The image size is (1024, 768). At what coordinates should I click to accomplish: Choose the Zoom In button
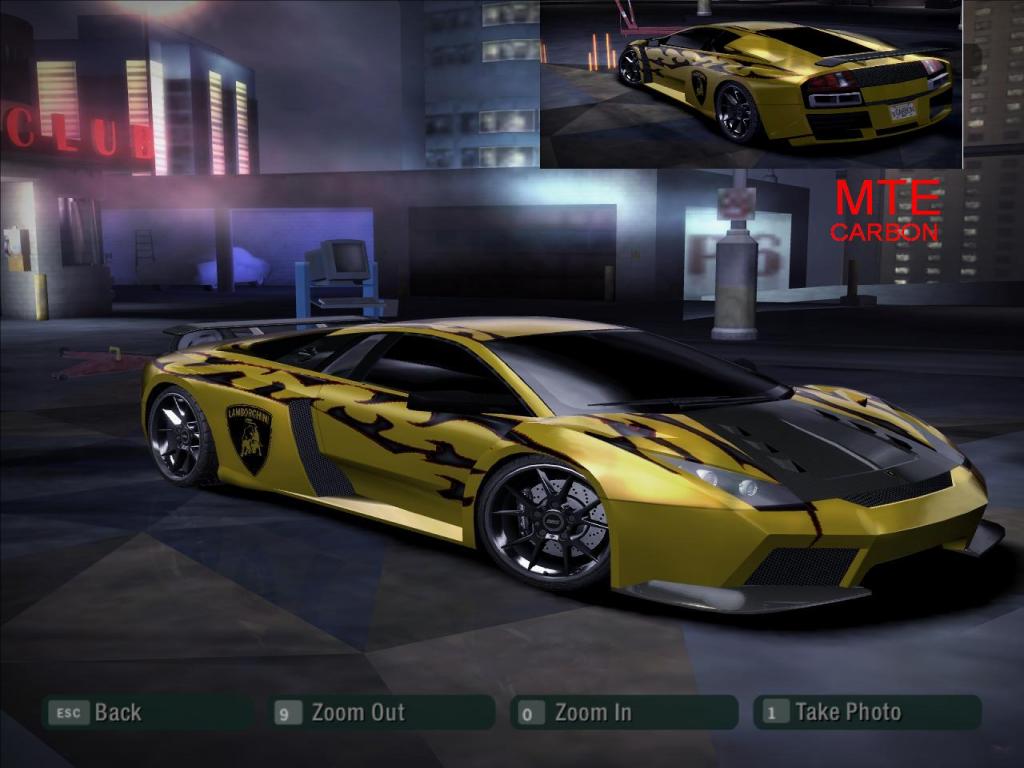622,712
